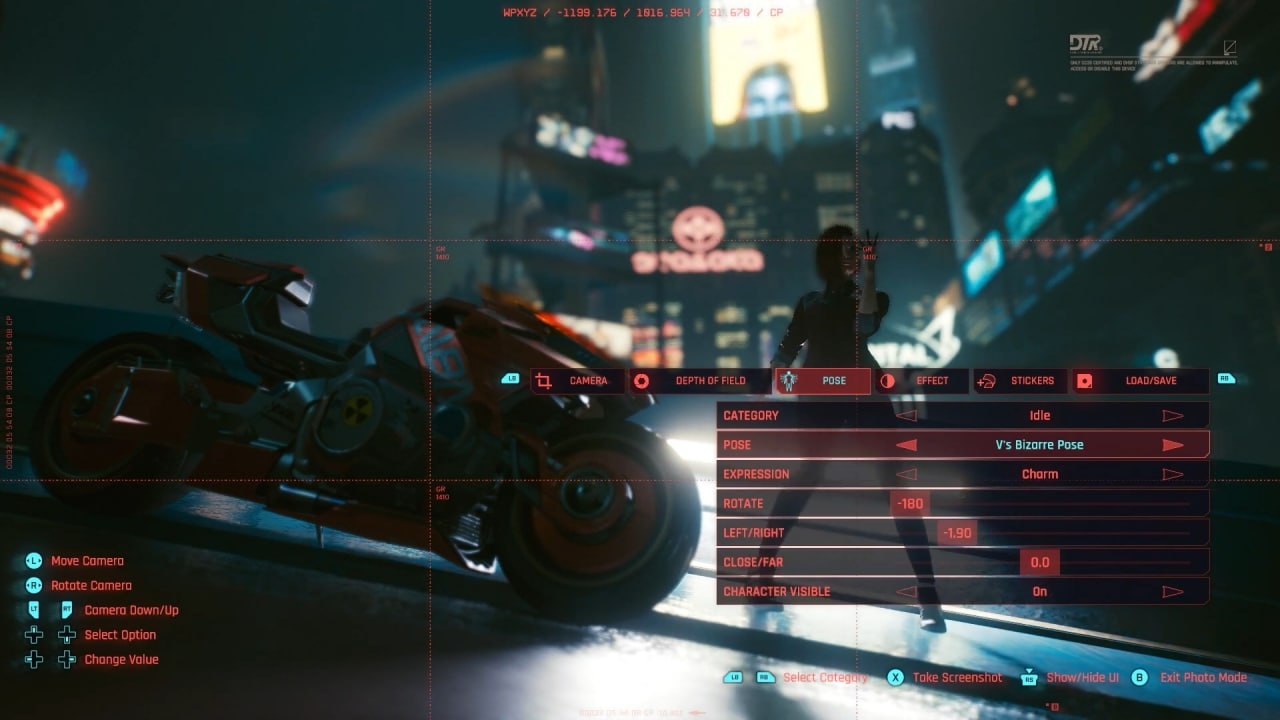Select the Pose tab
Screen dimensions: 1280x720
822,381
